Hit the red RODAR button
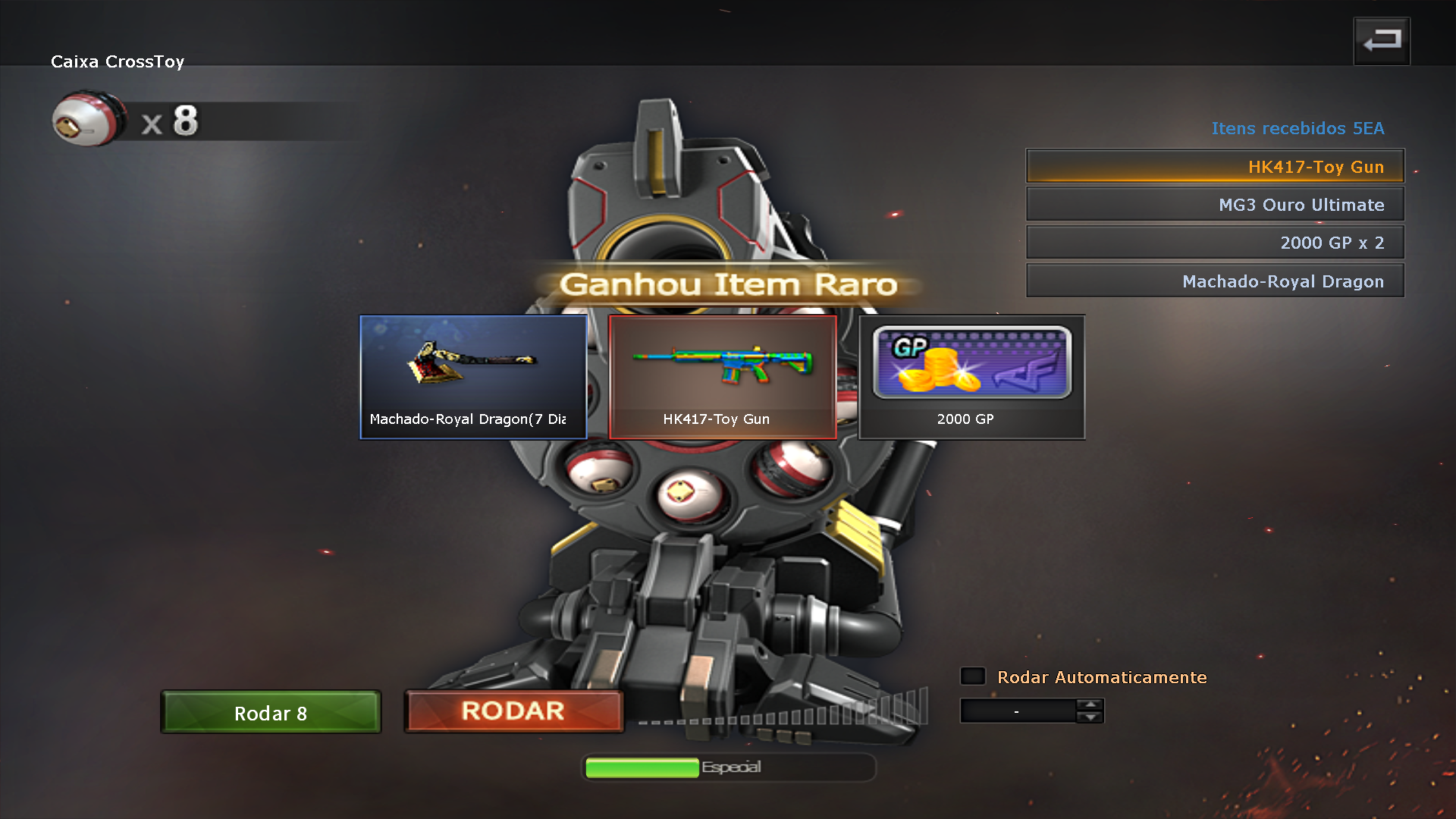This screenshot has height=819, width=1456. click(x=513, y=711)
